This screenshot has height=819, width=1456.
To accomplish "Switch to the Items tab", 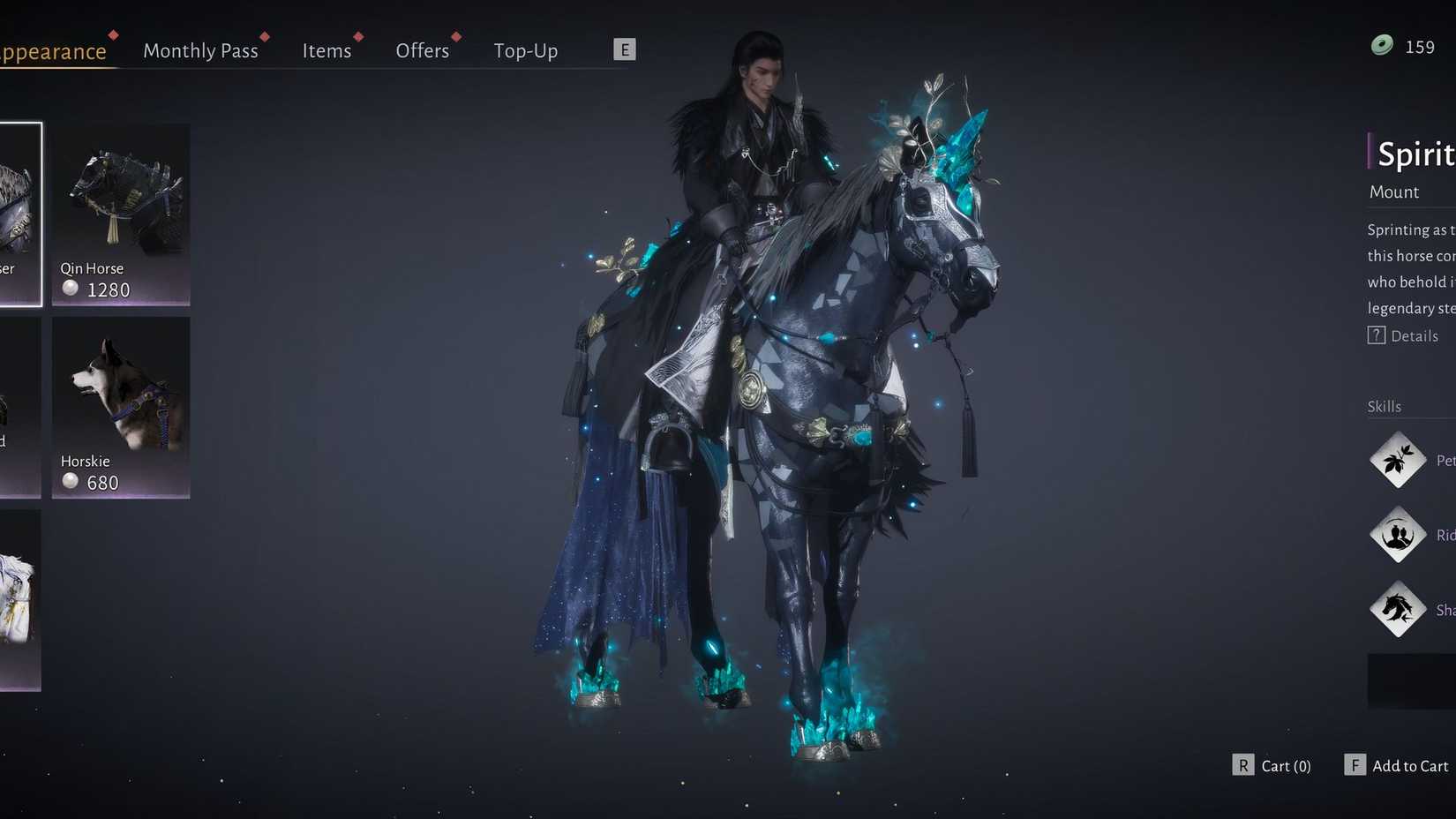I will (326, 51).
